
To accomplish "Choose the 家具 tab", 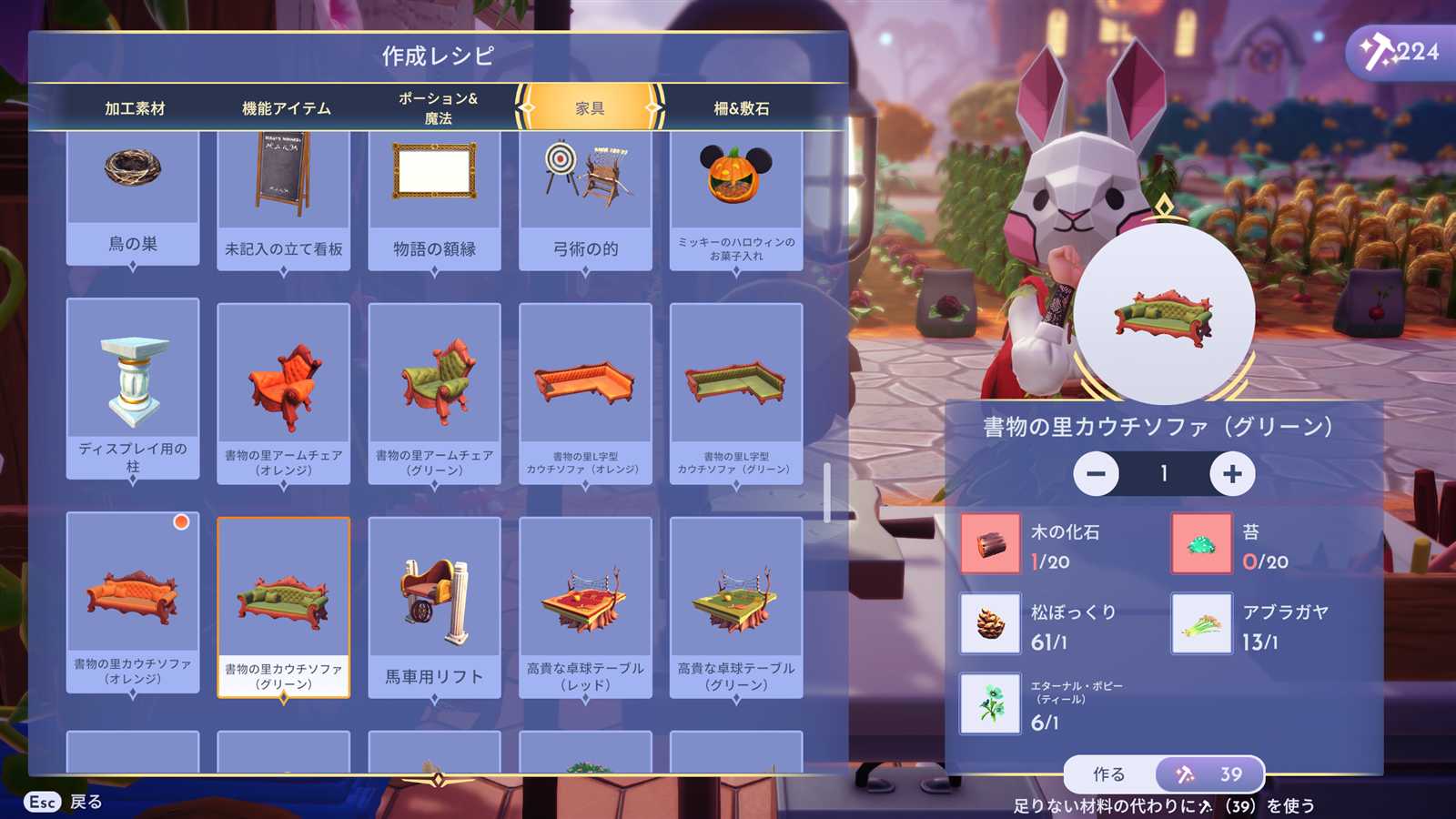I will [x=590, y=108].
